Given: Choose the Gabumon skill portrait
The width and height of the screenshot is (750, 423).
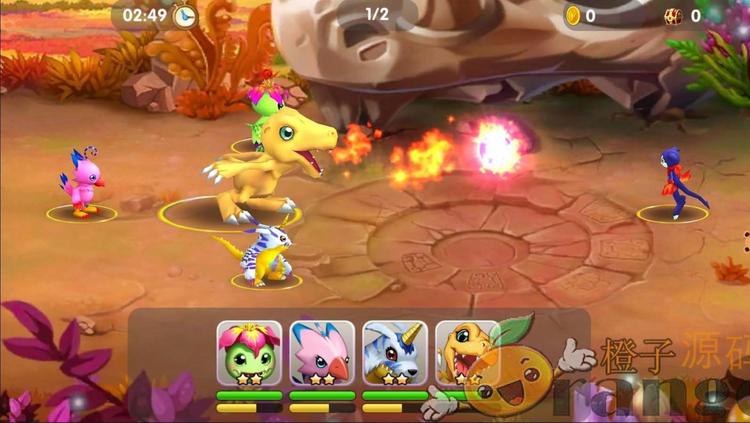Looking at the screenshot, I should [395, 353].
